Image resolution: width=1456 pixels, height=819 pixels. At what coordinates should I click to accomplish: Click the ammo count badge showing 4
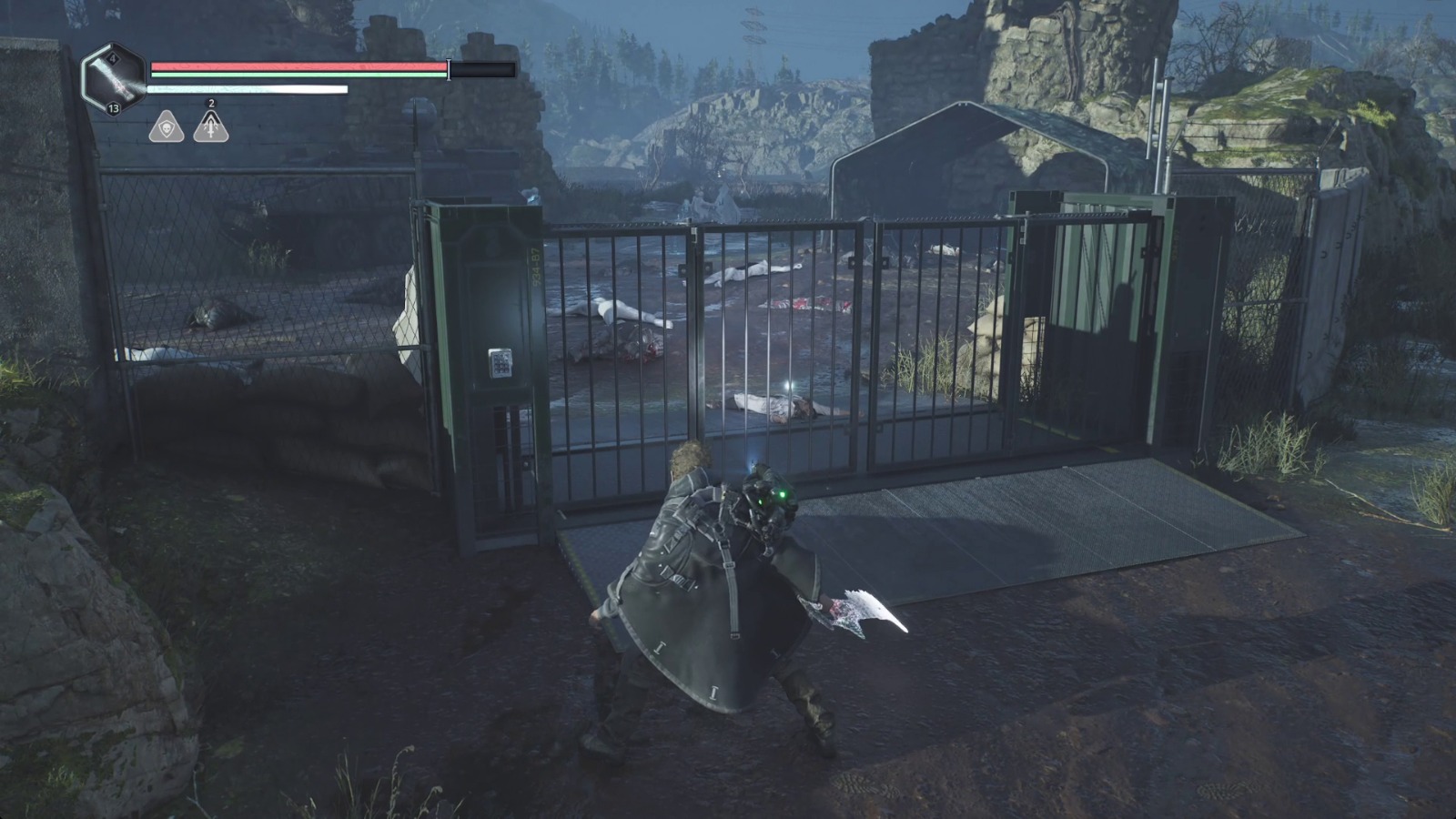112,58
